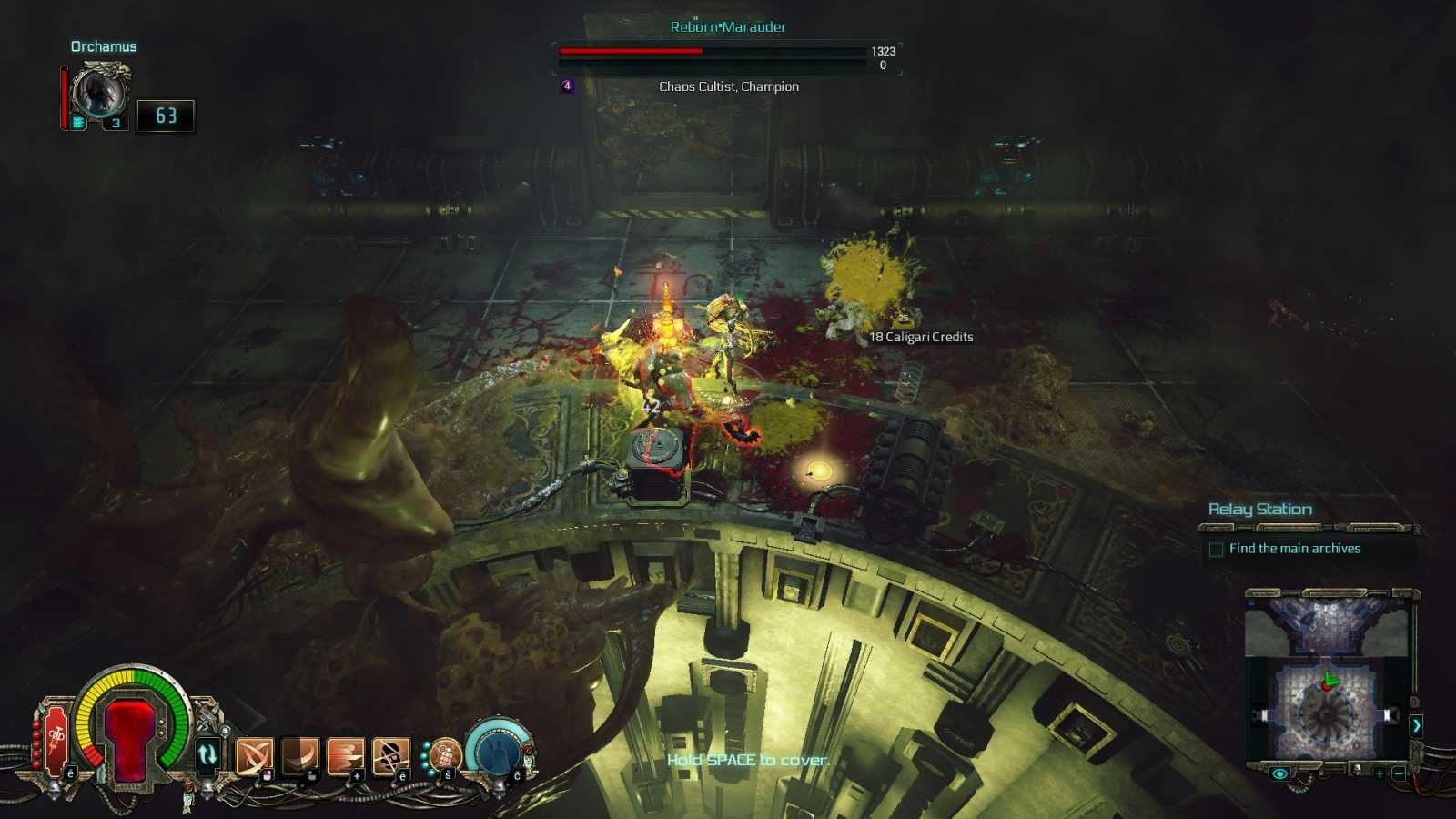1456x819 pixels.
Task: Use the curved blade sweep skill
Action: tap(299, 754)
